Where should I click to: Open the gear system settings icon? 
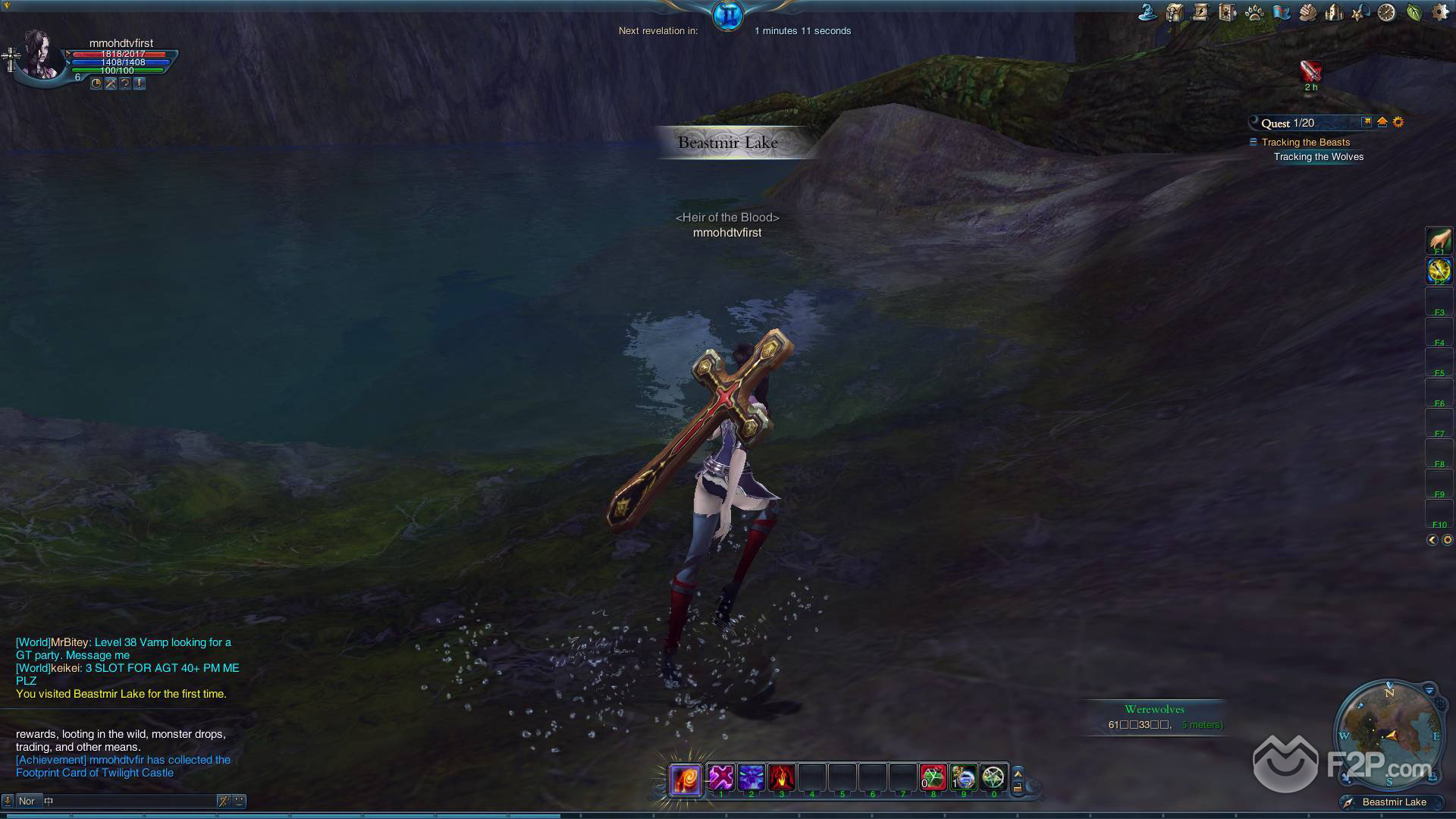click(x=1439, y=12)
